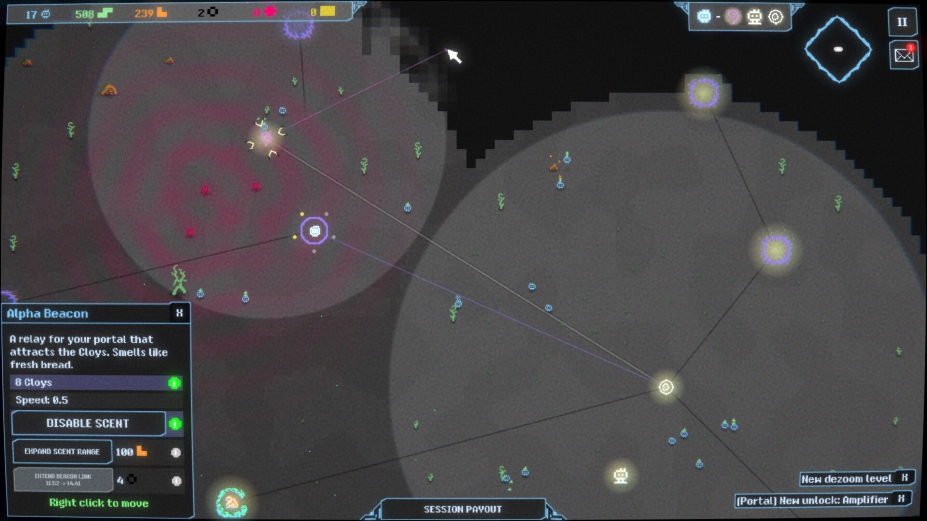Dismiss the New dezoom level notification
This screenshot has width=927, height=521.
pyautogui.click(x=903, y=479)
